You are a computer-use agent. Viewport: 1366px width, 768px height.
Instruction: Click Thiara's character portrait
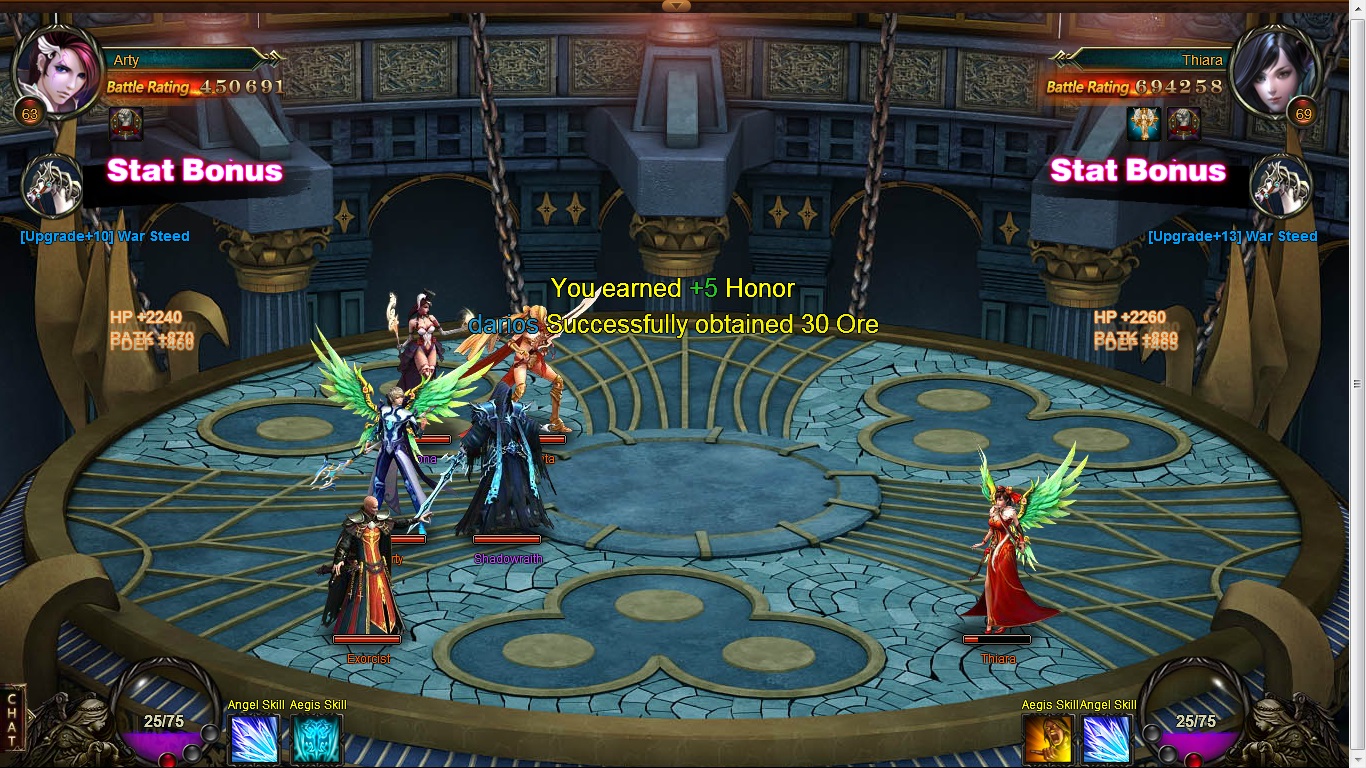(x=1272, y=70)
